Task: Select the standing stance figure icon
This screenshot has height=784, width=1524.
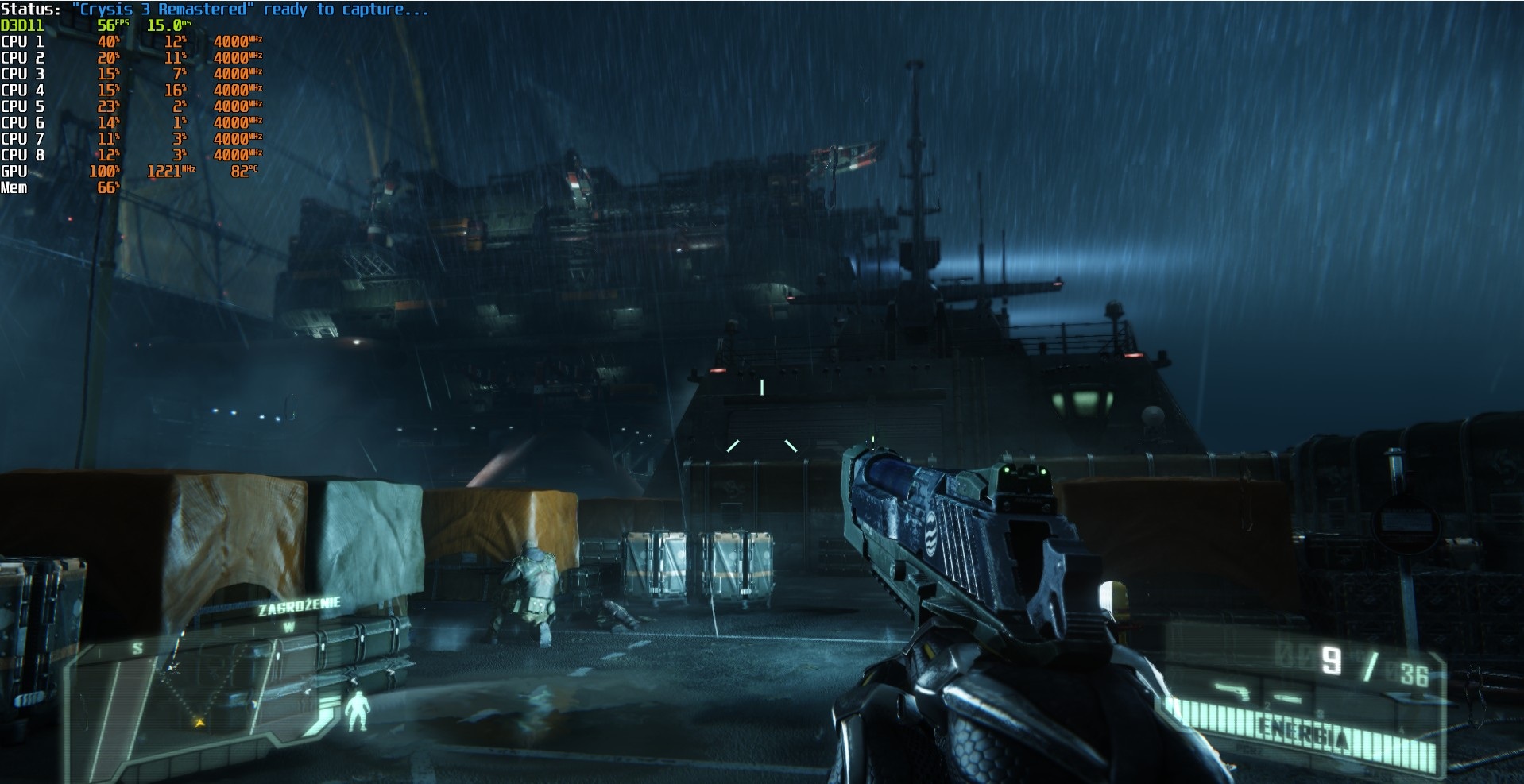Action: coord(359,711)
